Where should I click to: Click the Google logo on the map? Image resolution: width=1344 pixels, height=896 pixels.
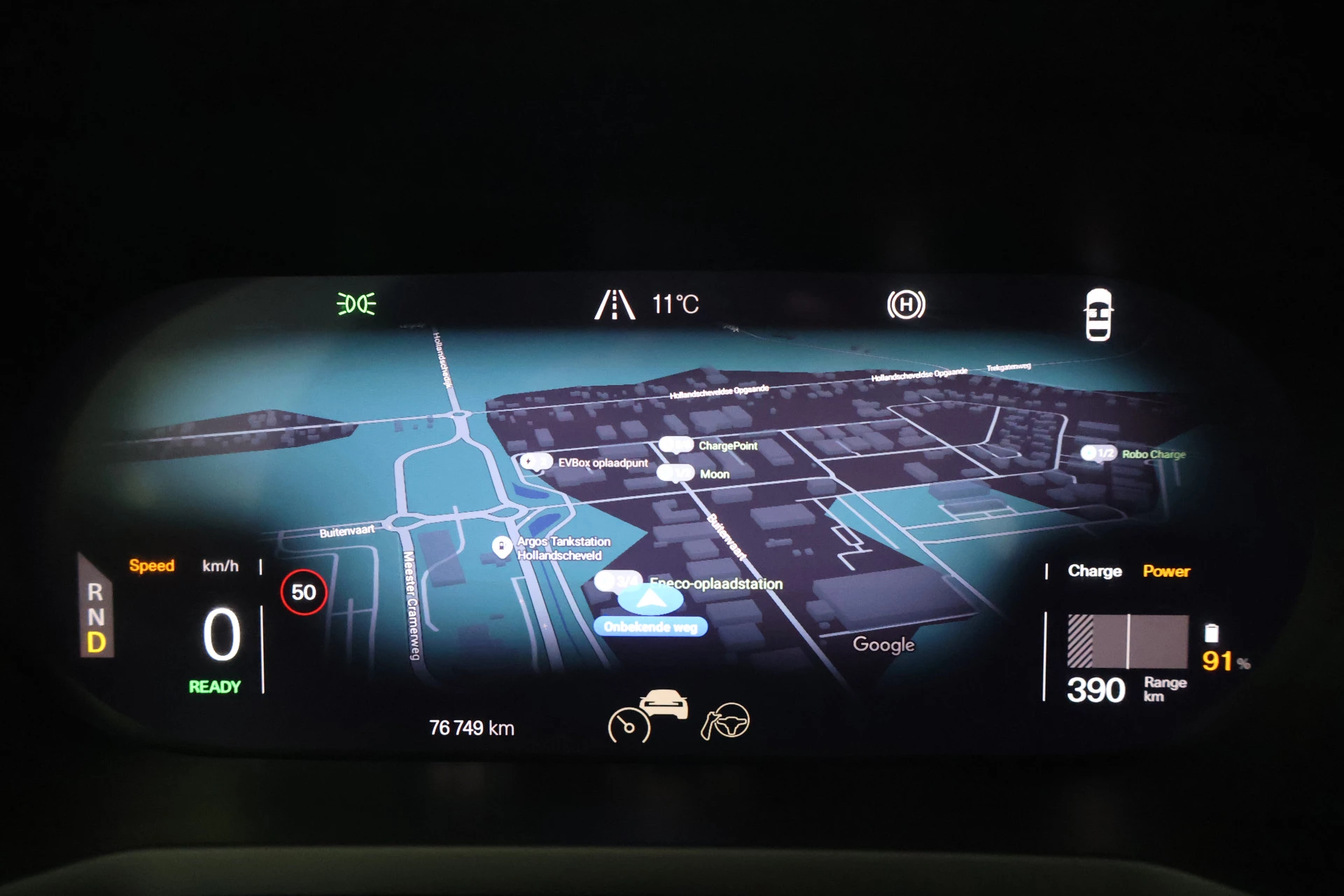coord(883,644)
